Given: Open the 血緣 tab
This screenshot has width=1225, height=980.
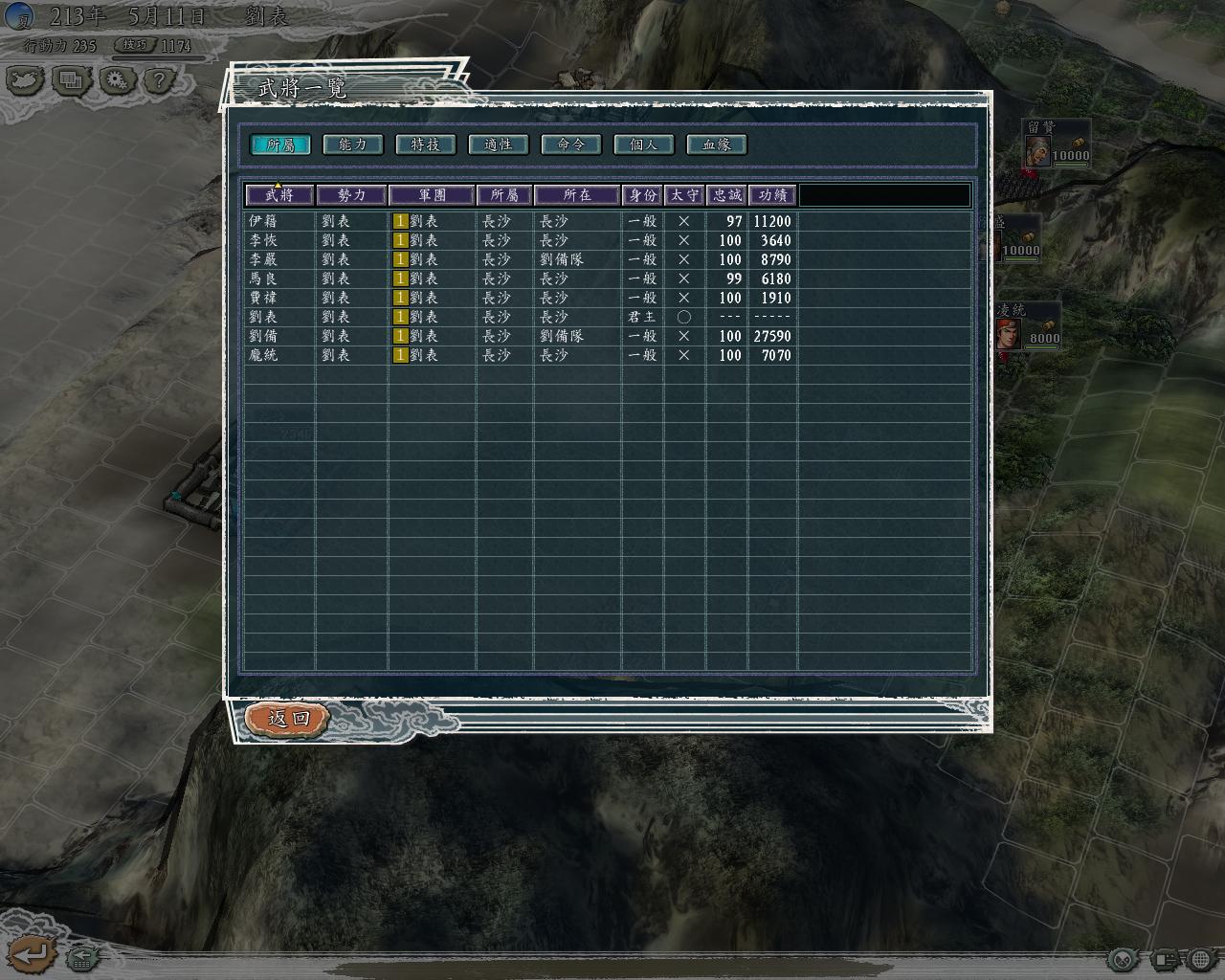Looking at the screenshot, I should [x=716, y=145].
